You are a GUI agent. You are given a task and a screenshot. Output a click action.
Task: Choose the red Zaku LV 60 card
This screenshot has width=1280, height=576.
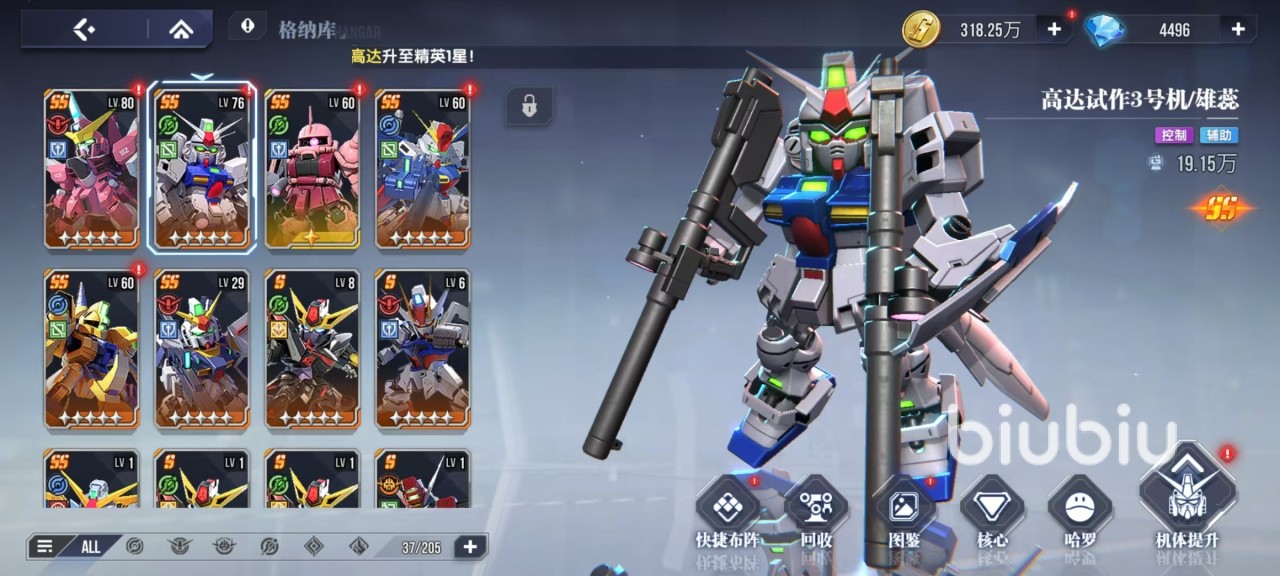tap(312, 168)
